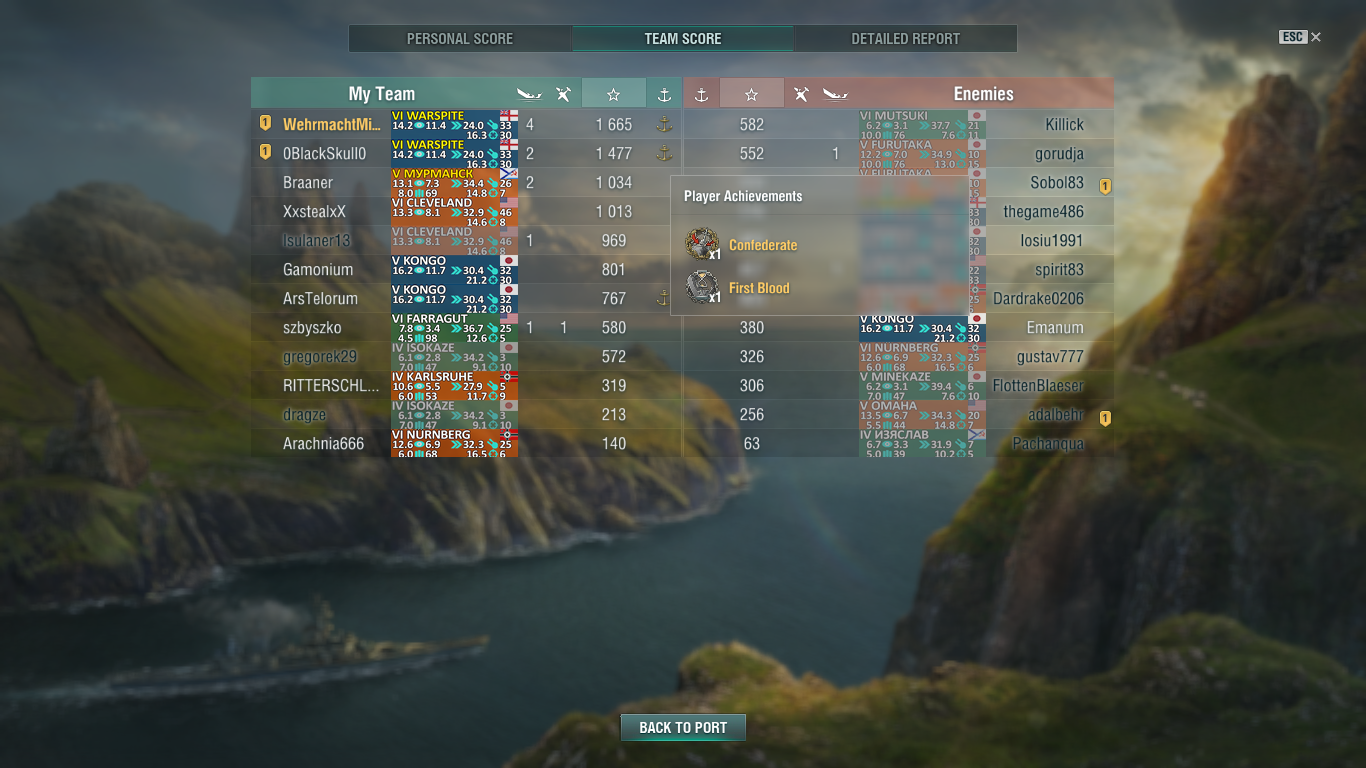Click Braaner's row in My Team
The image size is (1366, 768).
click(308, 183)
